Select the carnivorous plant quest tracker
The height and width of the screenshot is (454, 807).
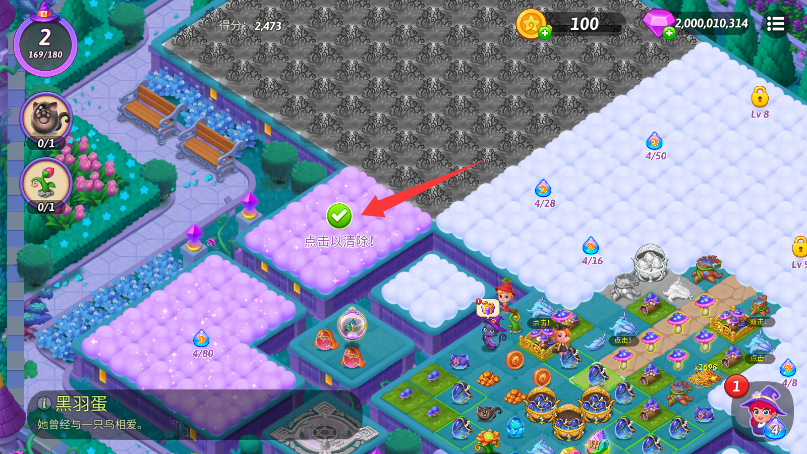point(46,183)
